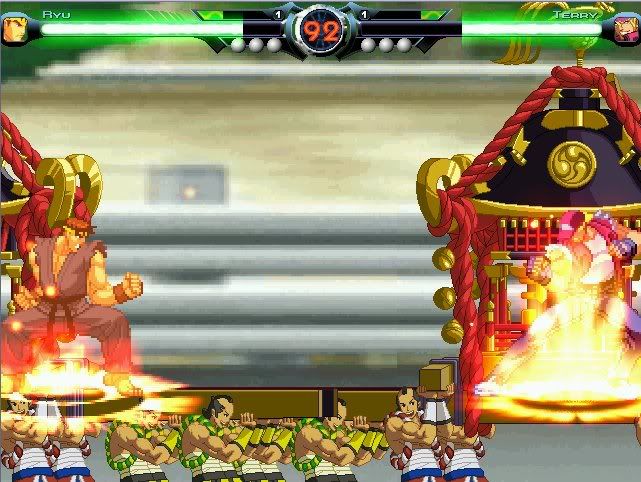The width and height of the screenshot is (641, 482).
Task: Click Terry's character portrait
Action: [627, 27]
